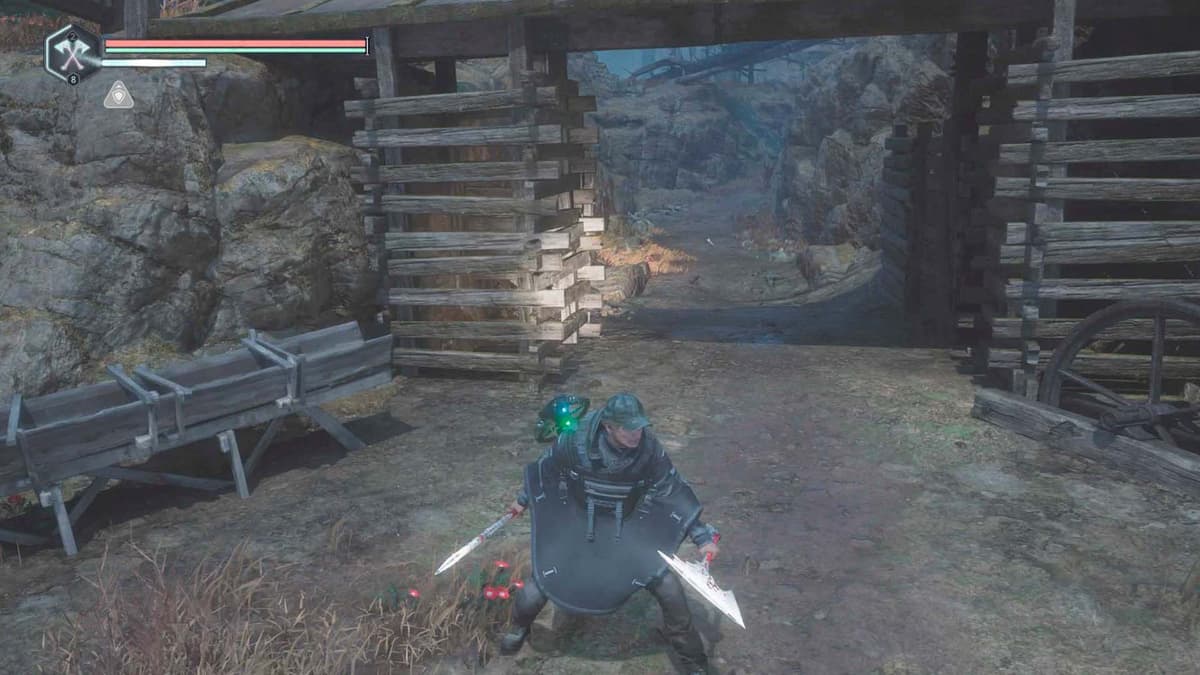Click the crossed-axes weapon hexagon icon

[x=72, y=52]
